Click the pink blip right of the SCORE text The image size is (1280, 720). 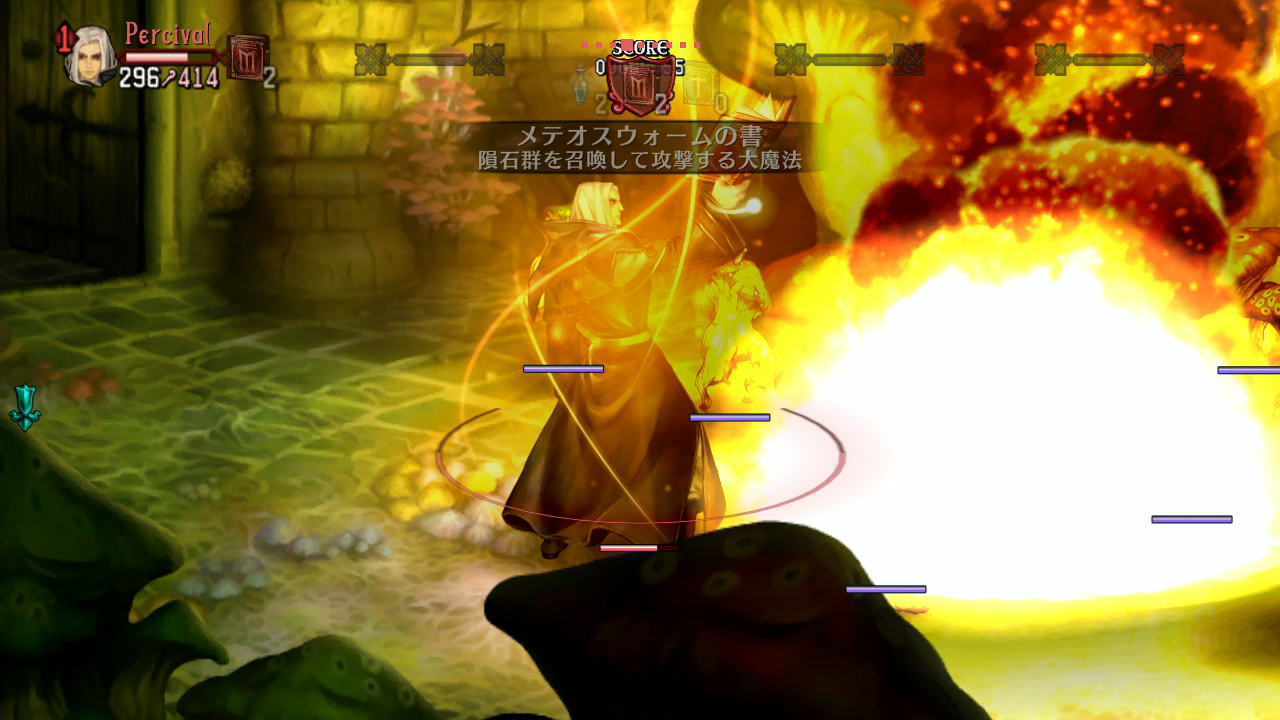pyautogui.click(x=684, y=44)
